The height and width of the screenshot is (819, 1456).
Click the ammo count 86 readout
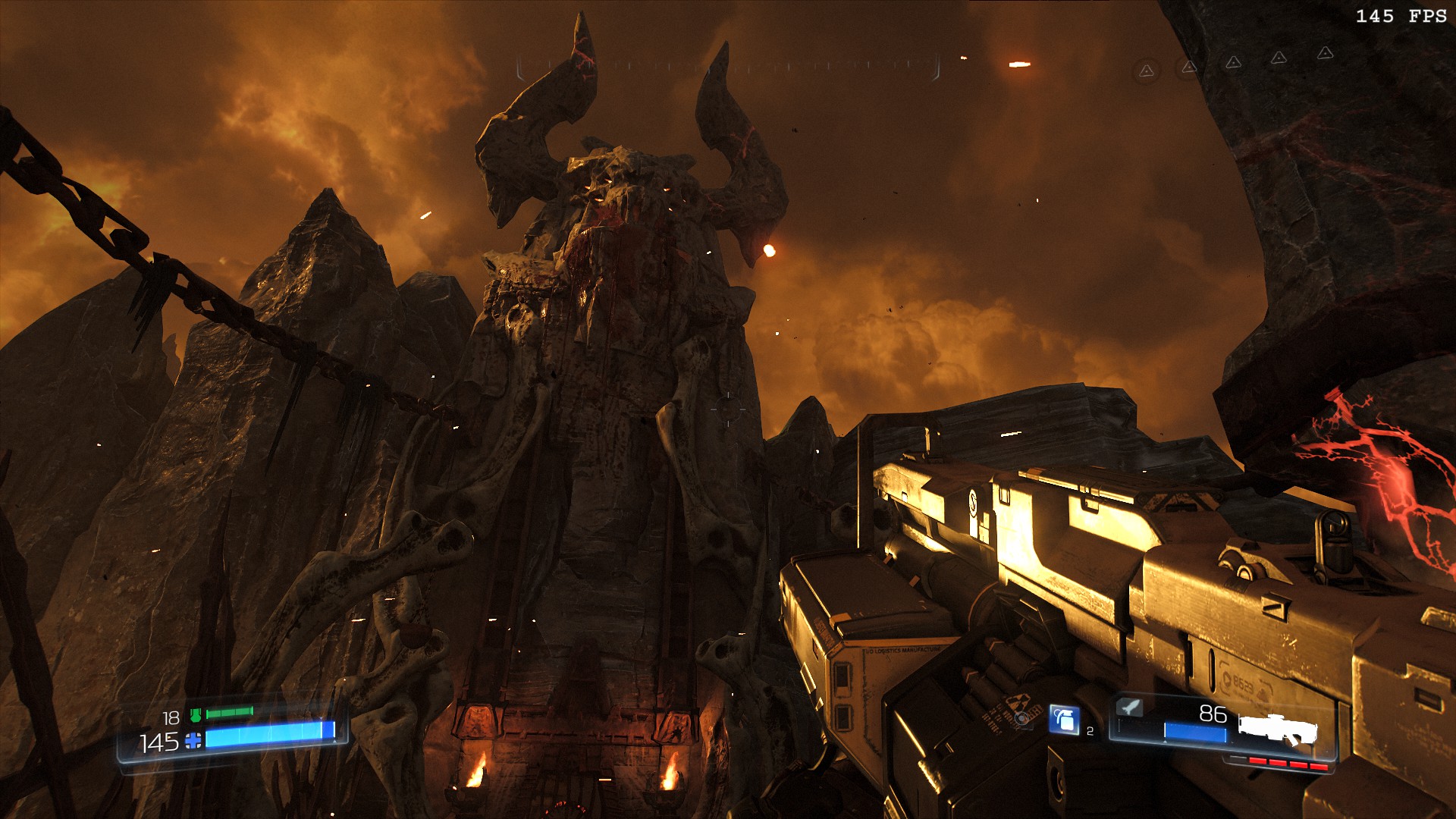coord(1213,714)
